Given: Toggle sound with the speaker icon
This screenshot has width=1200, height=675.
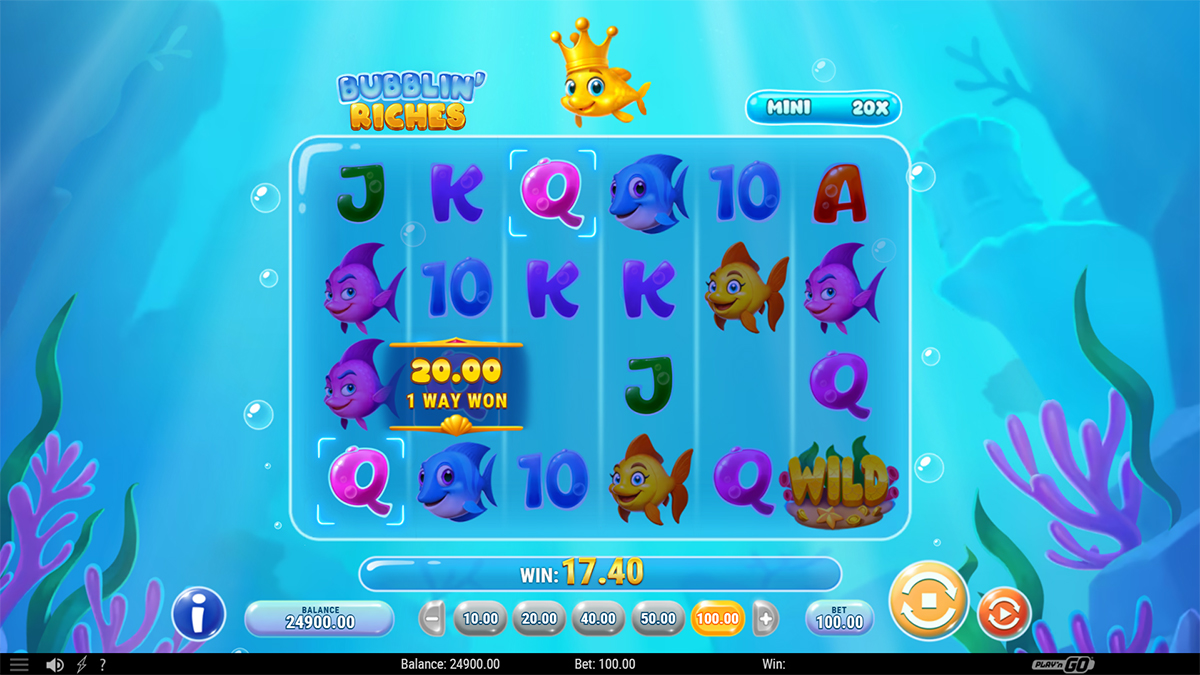Looking at the screenshot, I should click(55, 664).
